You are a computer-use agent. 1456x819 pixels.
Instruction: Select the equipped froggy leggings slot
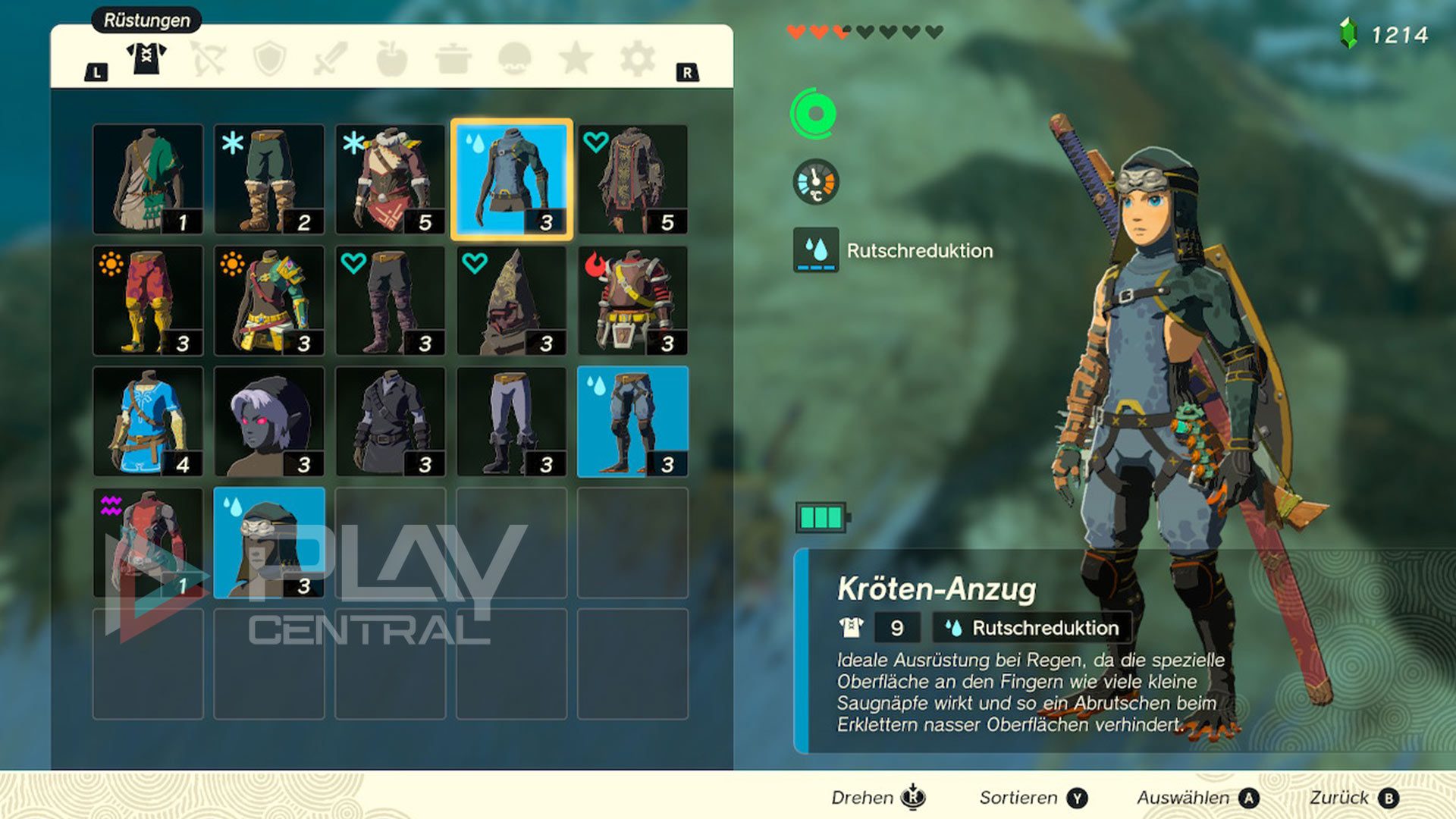(632, 422)
